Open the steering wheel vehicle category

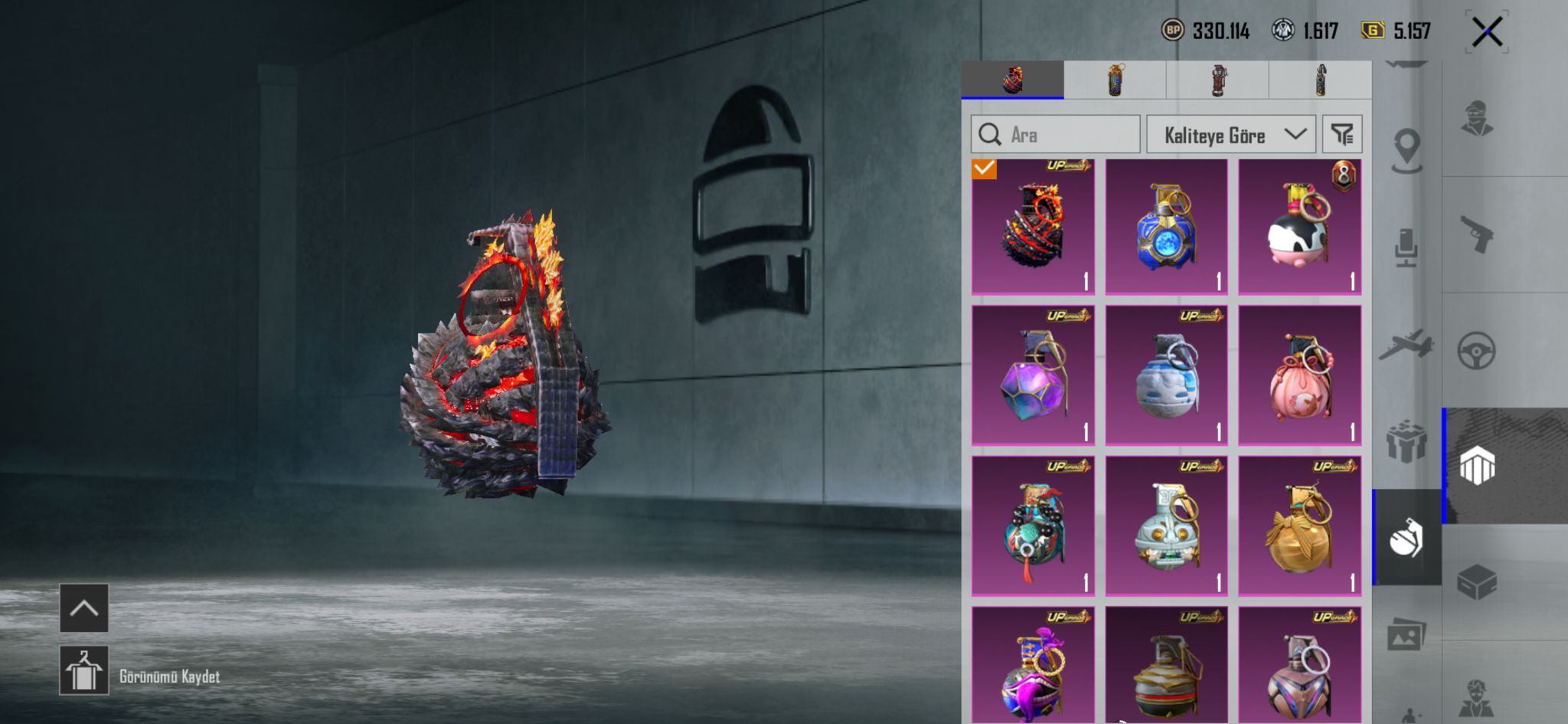1477,351
